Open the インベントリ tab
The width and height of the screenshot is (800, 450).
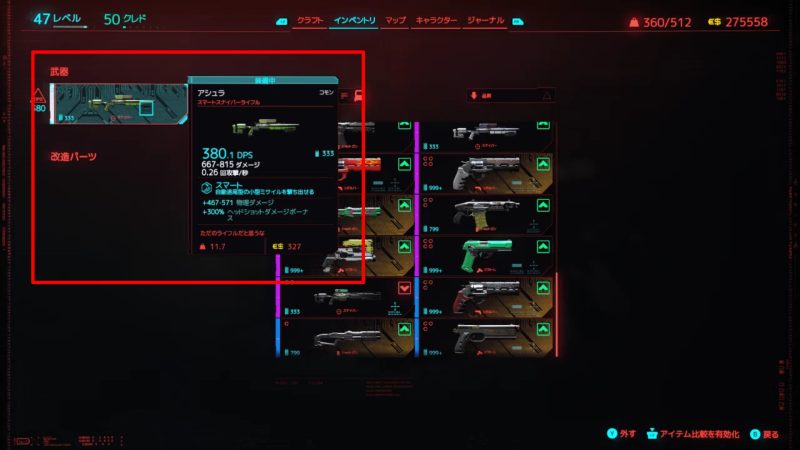354,20
